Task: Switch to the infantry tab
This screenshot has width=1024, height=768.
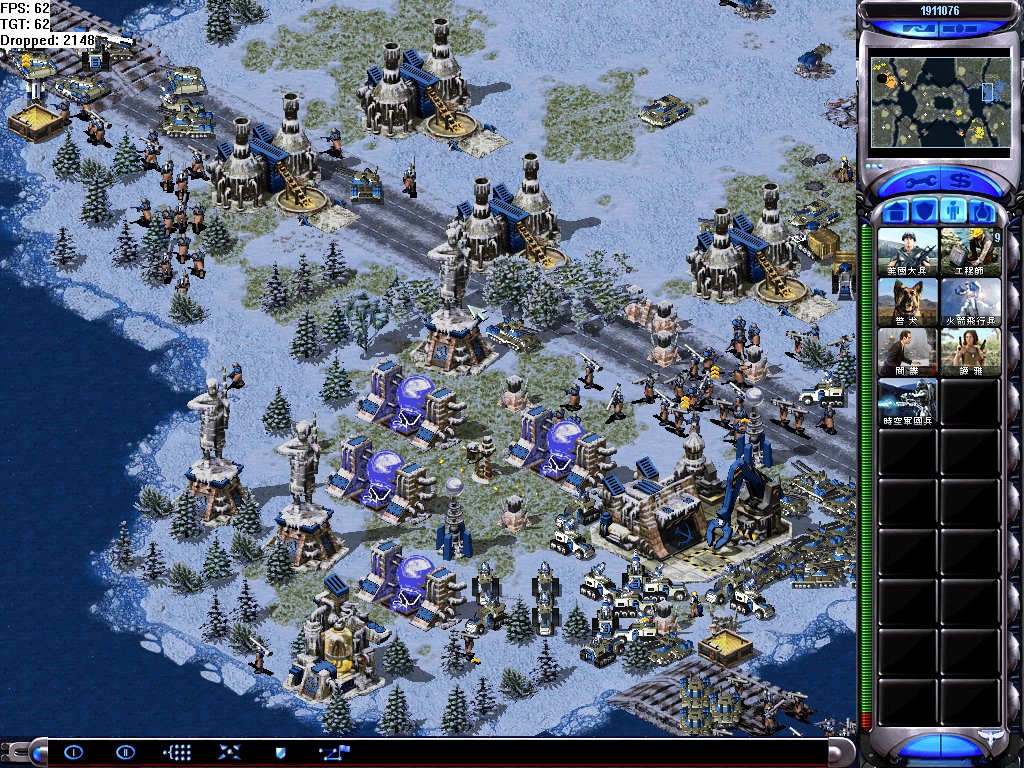Action: 953,212
